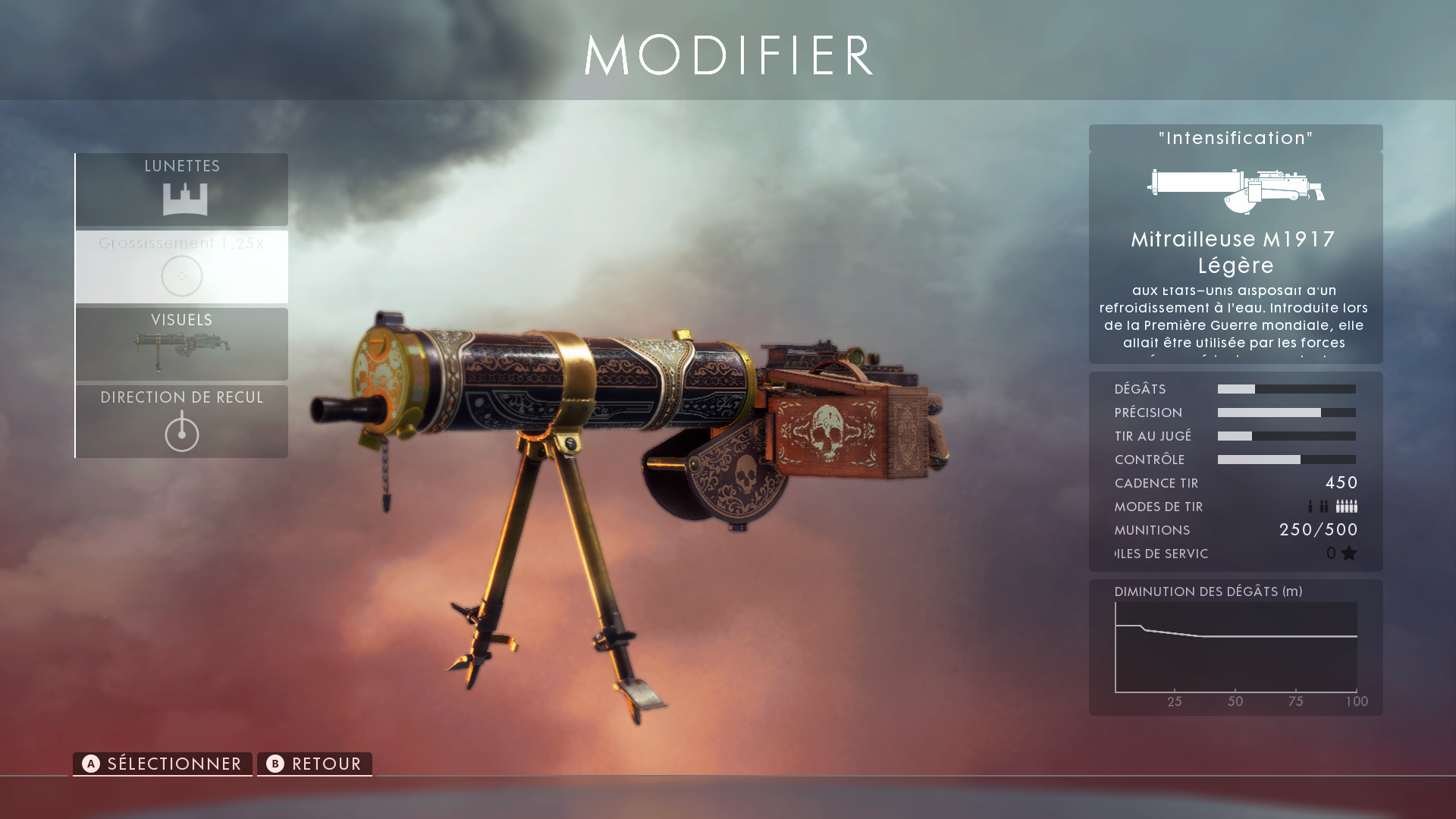Click the Sélectionner button
Image resolution: width=1456 pixels, height=819 pixels.
[162, 764]
